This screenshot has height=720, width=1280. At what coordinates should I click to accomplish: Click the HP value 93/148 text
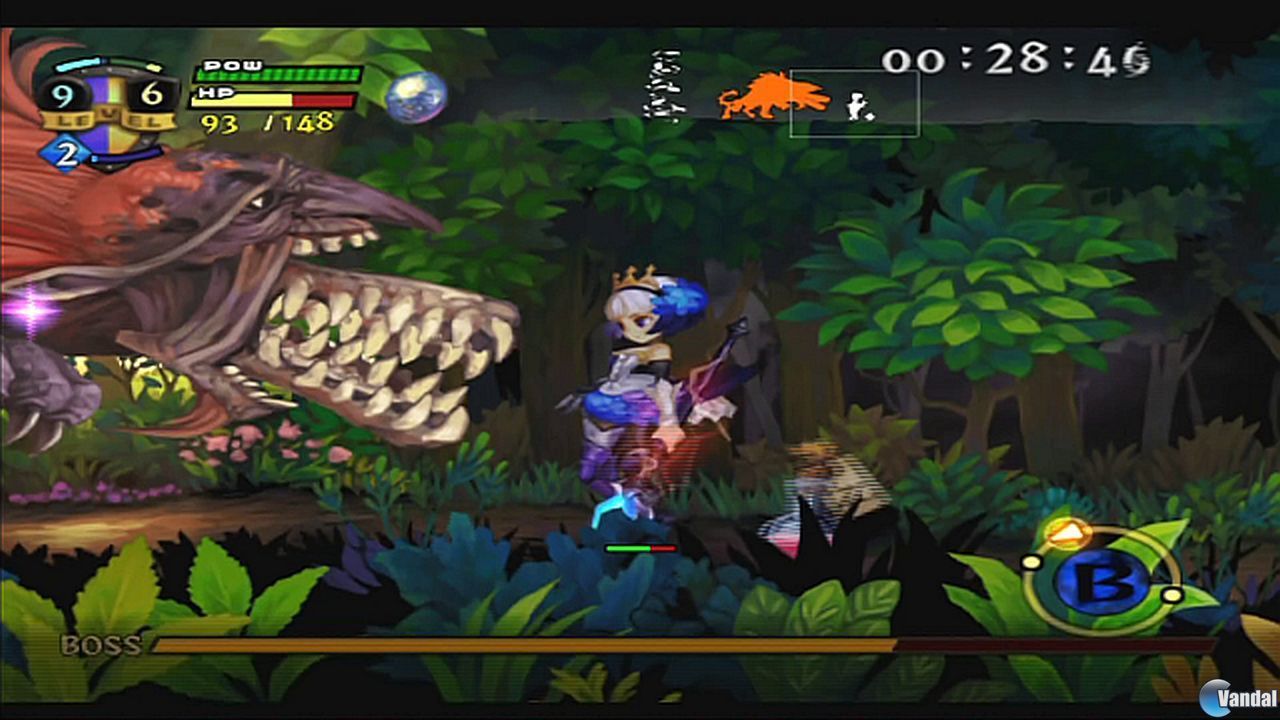tap(267, 124)
